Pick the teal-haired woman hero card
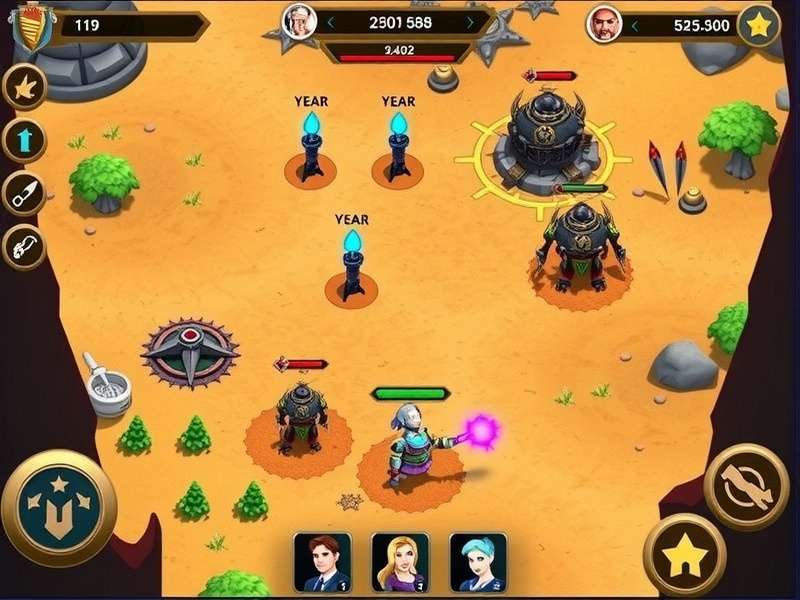Viewport: 800px width, 600px height. click(x=478, y=562)
